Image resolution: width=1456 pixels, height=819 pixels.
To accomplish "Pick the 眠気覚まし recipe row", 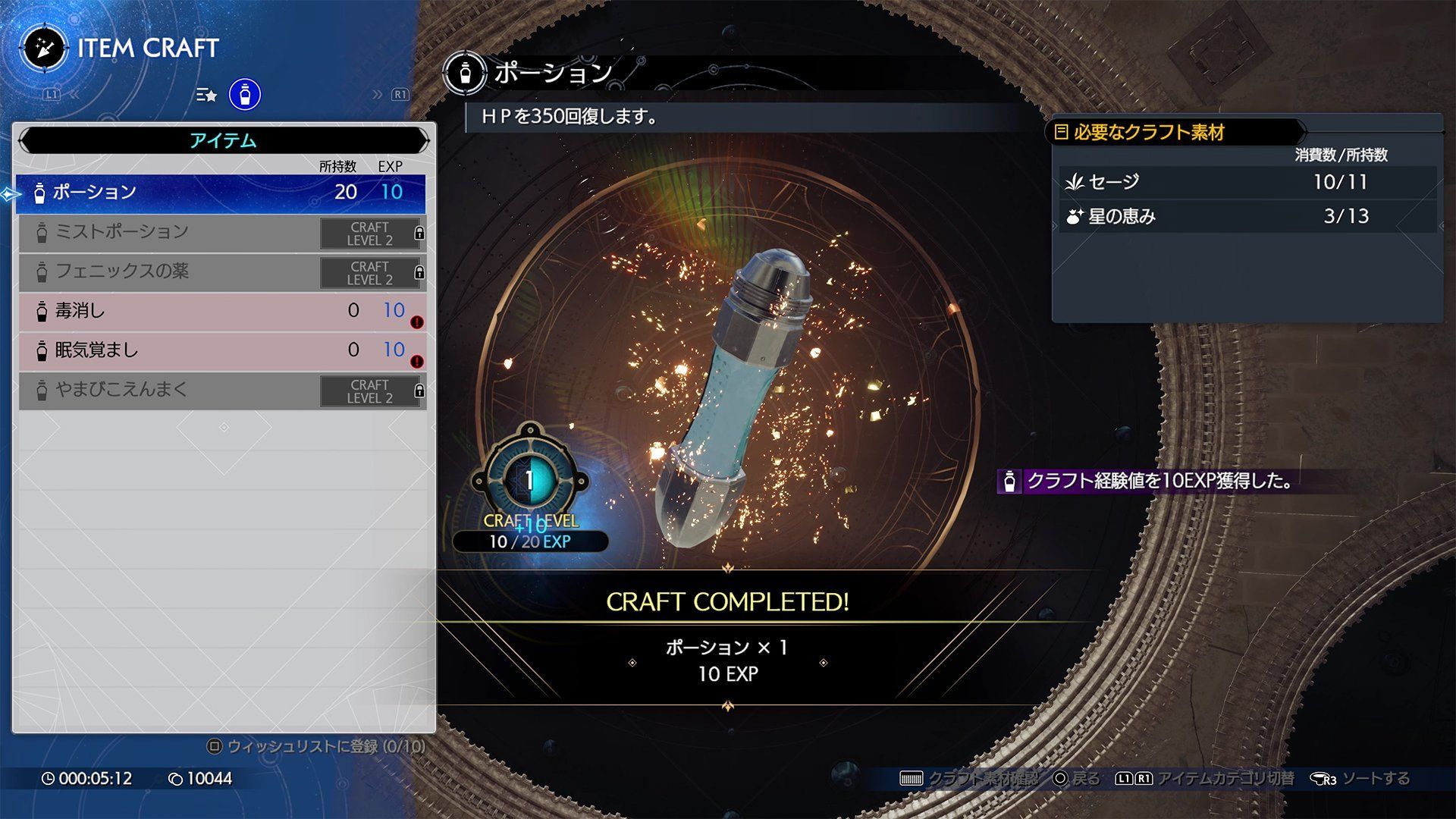I will [x=220, y=350].
